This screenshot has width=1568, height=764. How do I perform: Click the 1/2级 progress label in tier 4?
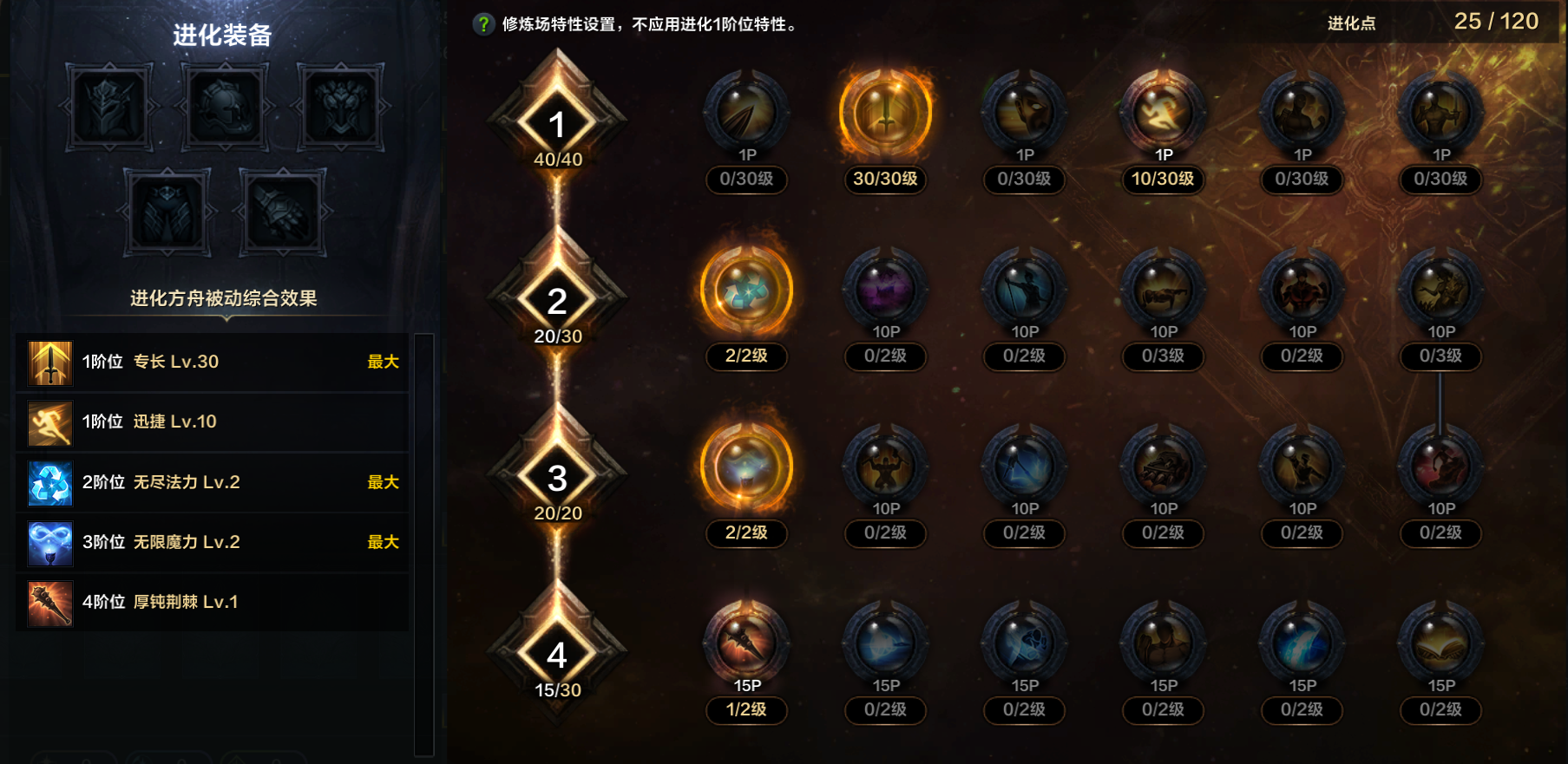[x=746, y=710]
